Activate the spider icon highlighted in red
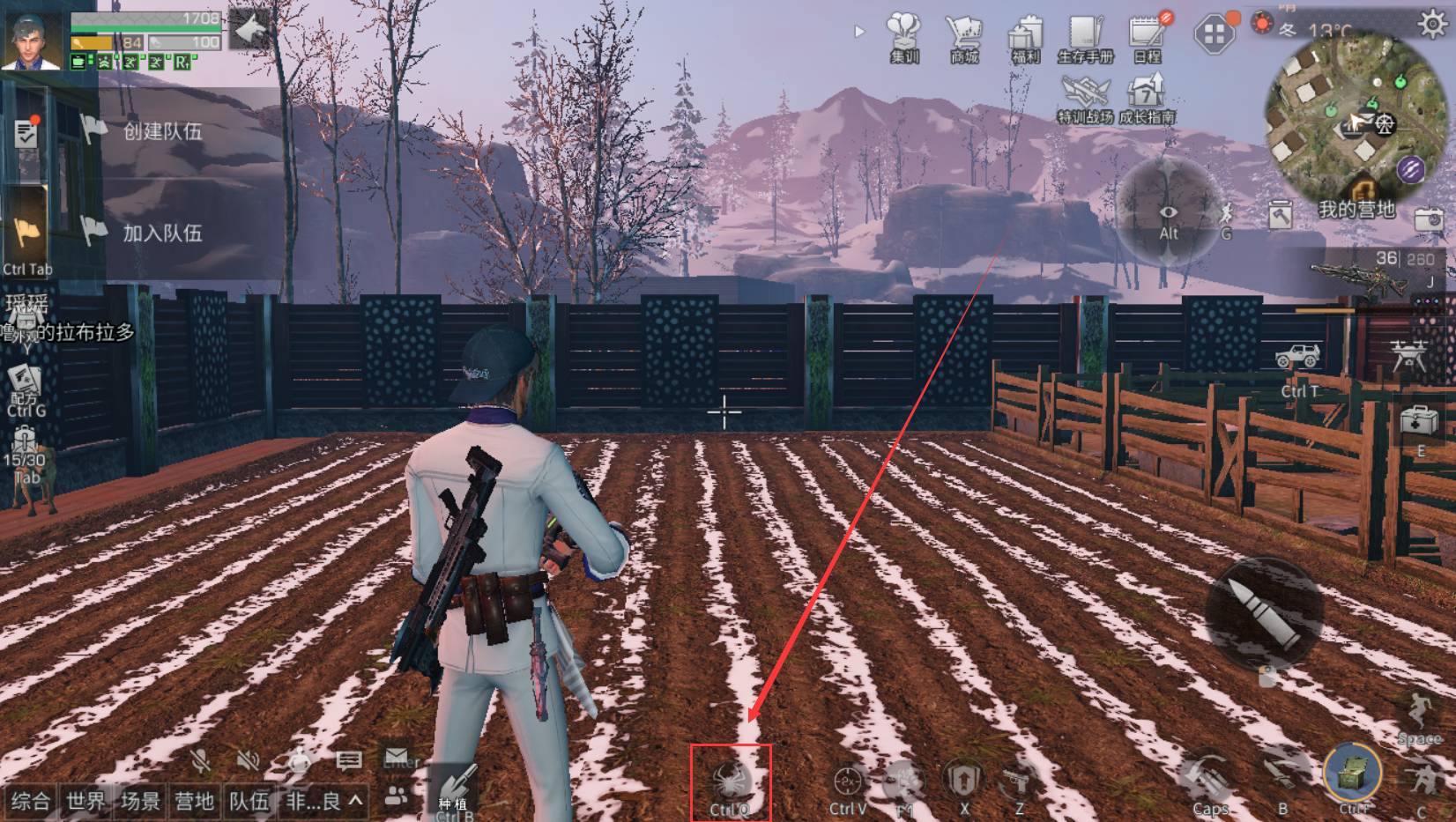 tap(731, 781)
